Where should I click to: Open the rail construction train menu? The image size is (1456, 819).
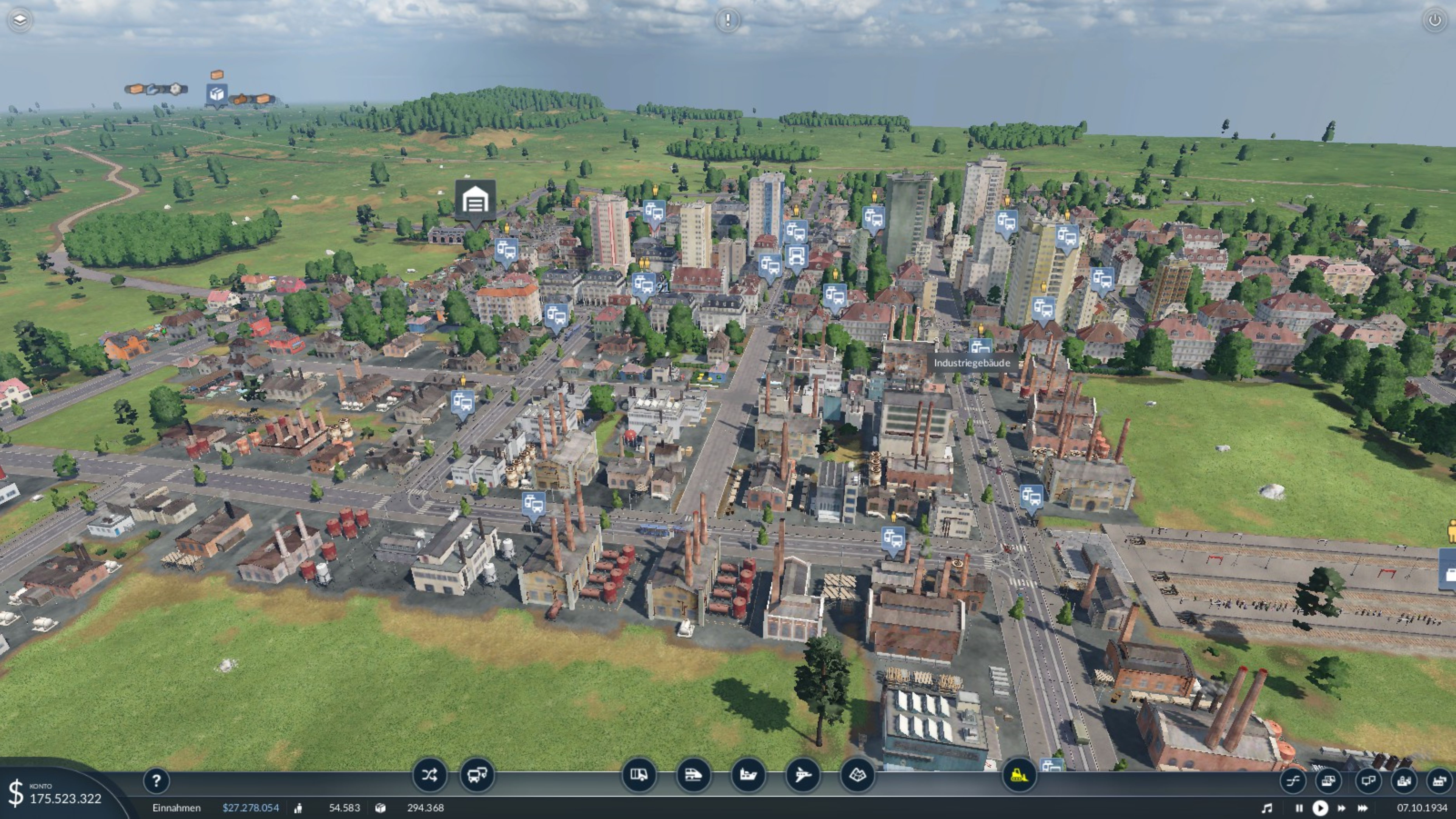[x=693, y=775]
